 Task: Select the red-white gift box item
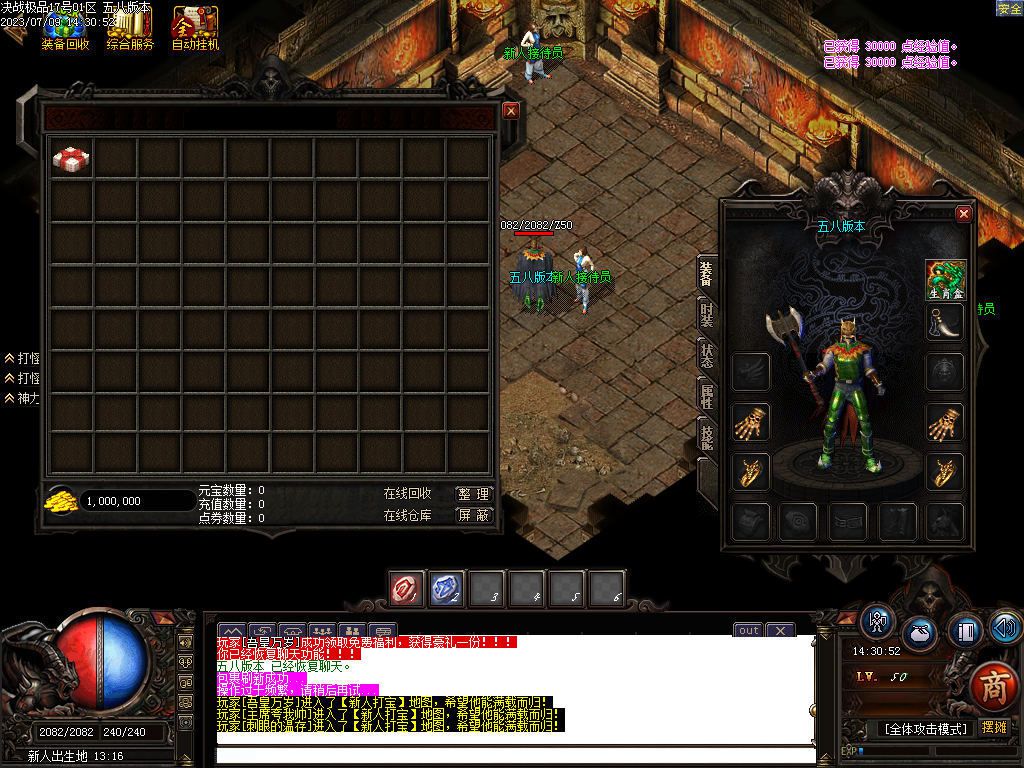pos(71,158)
